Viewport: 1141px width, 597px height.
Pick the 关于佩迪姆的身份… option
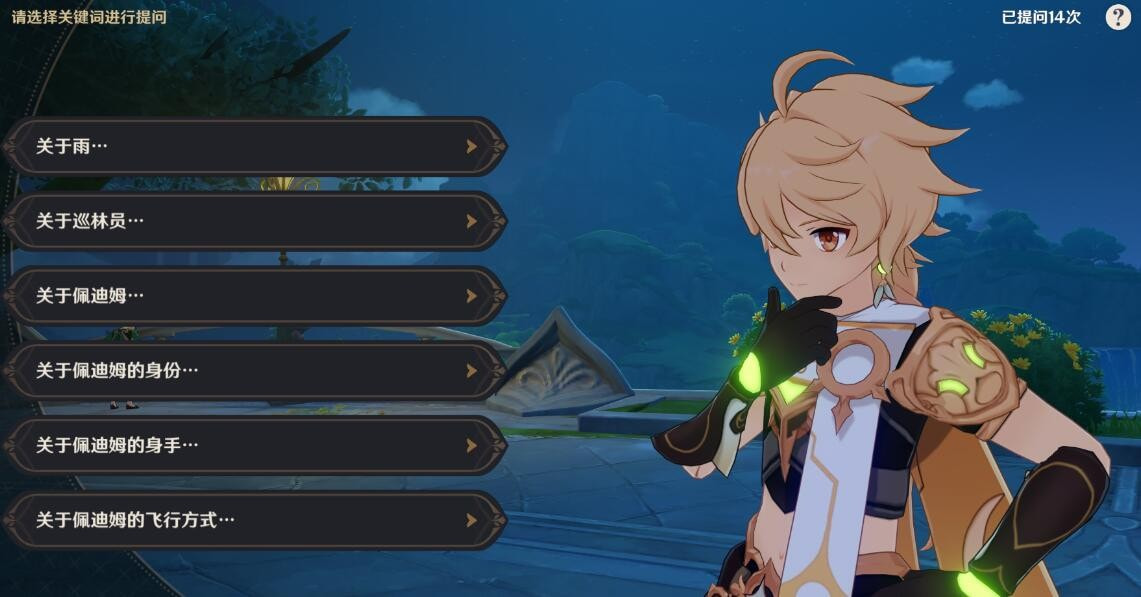click(255, 371)
